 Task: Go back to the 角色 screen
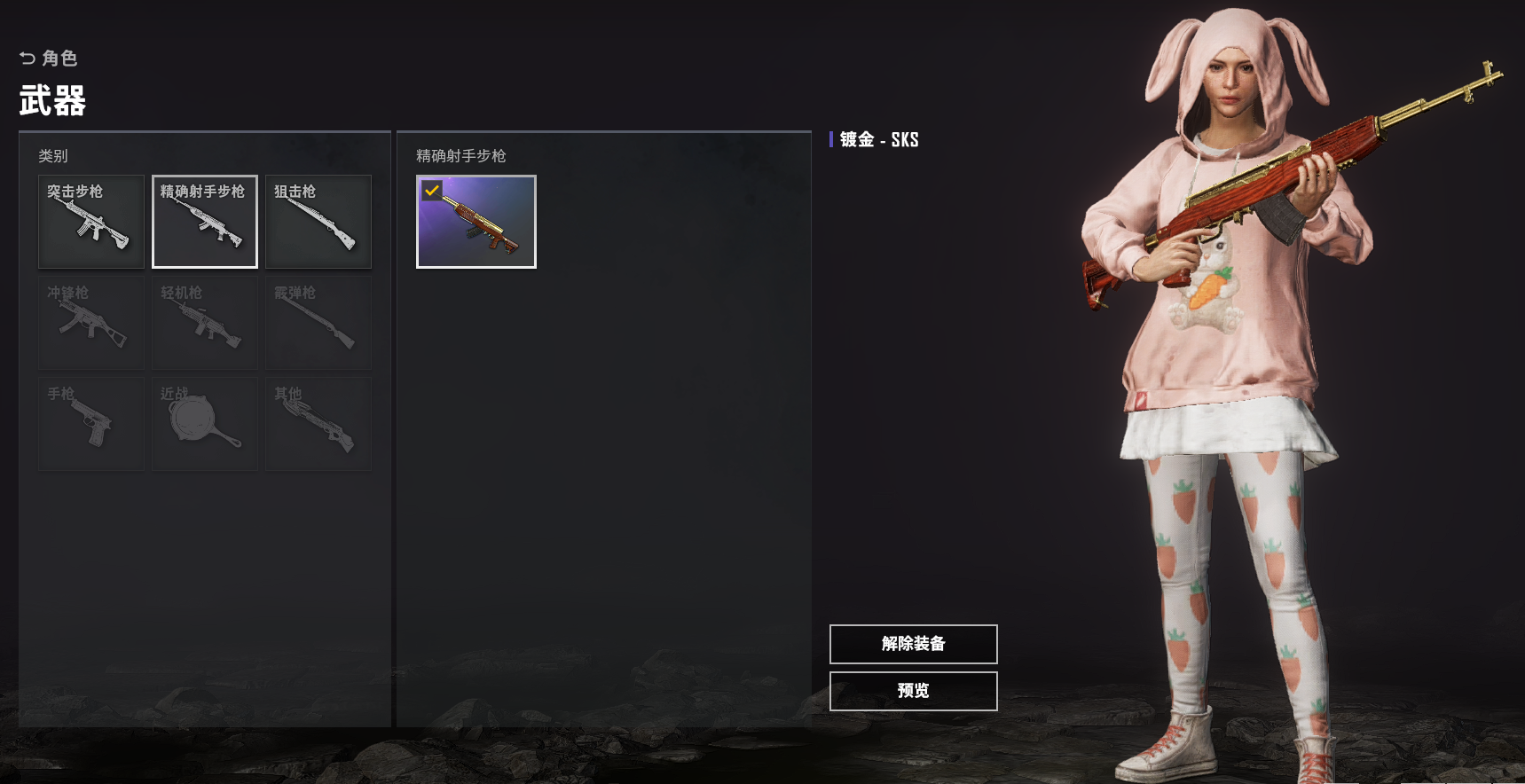[x=49, y=59]
